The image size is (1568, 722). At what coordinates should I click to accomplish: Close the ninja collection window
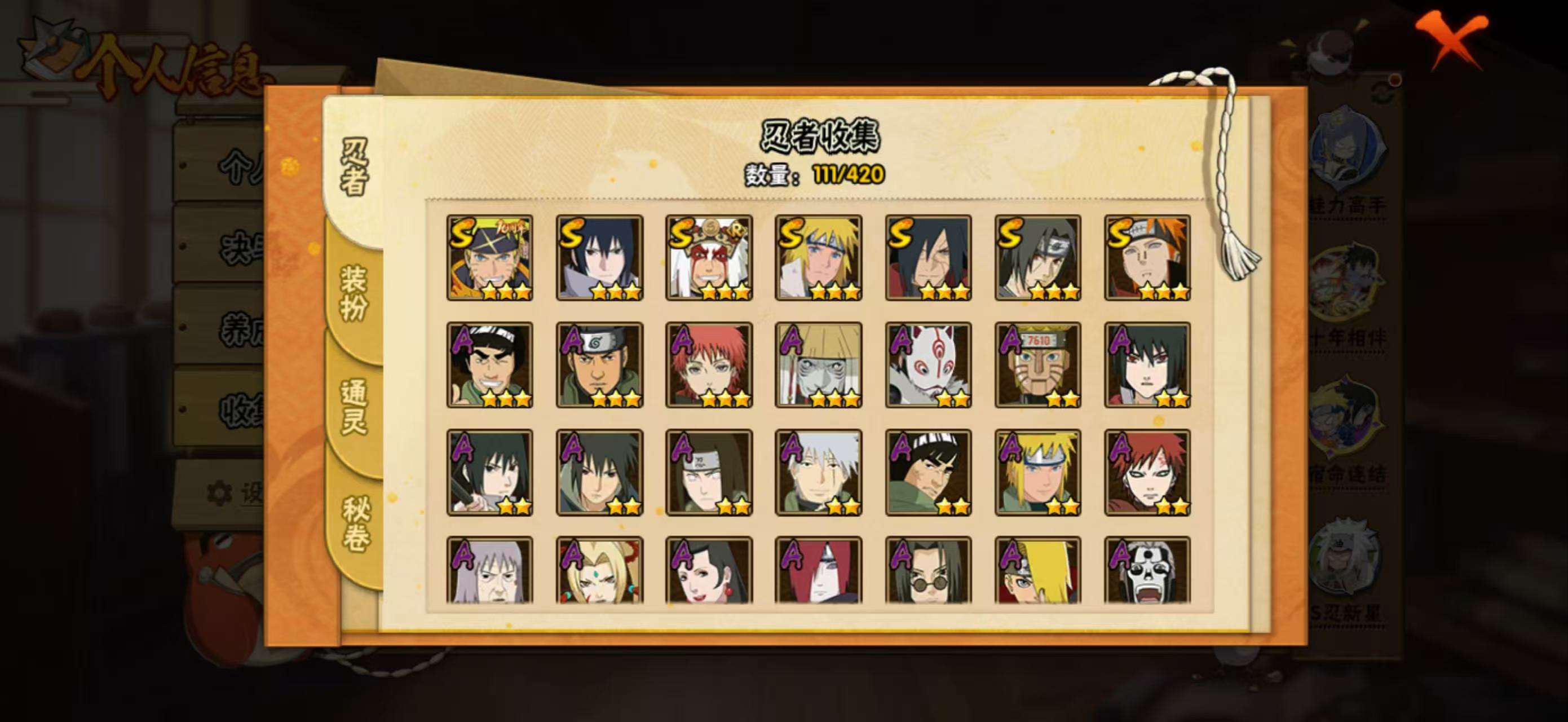[1452, 40]
